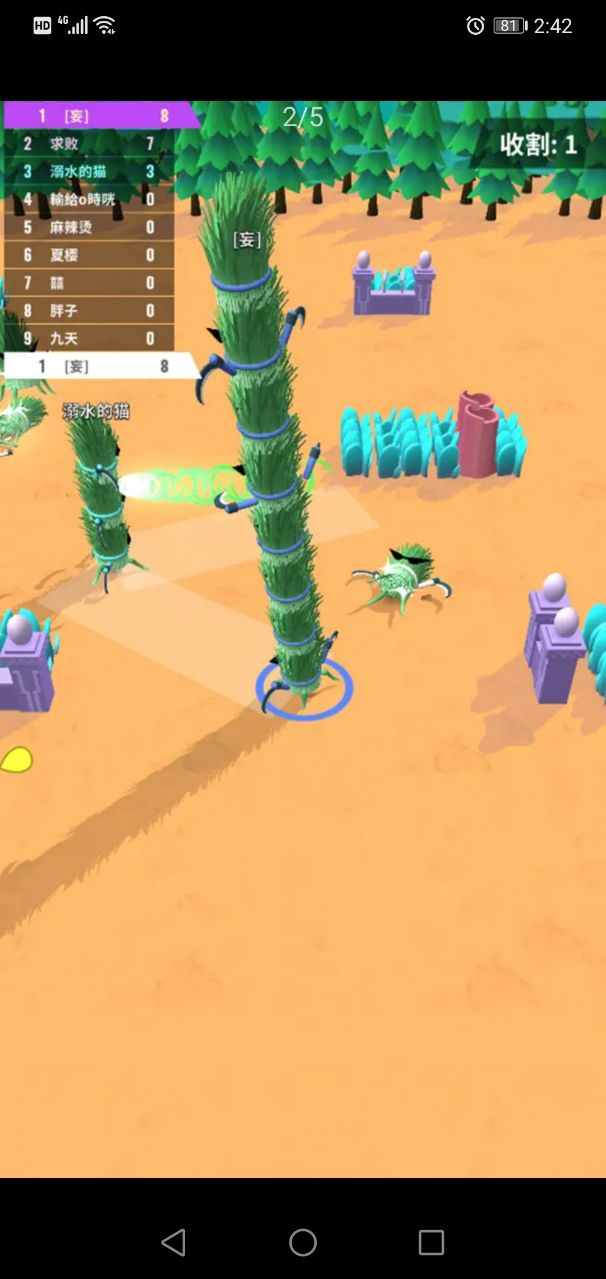Tap the Android back triangle button
The height and width of the screenshot is (1279, 606).
[x=173, y=1242]
